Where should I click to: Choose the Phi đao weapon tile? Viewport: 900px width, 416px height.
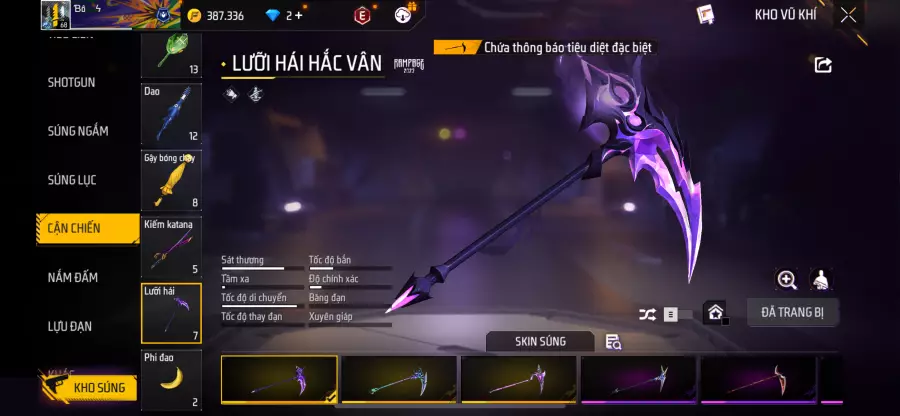(171, 377)
